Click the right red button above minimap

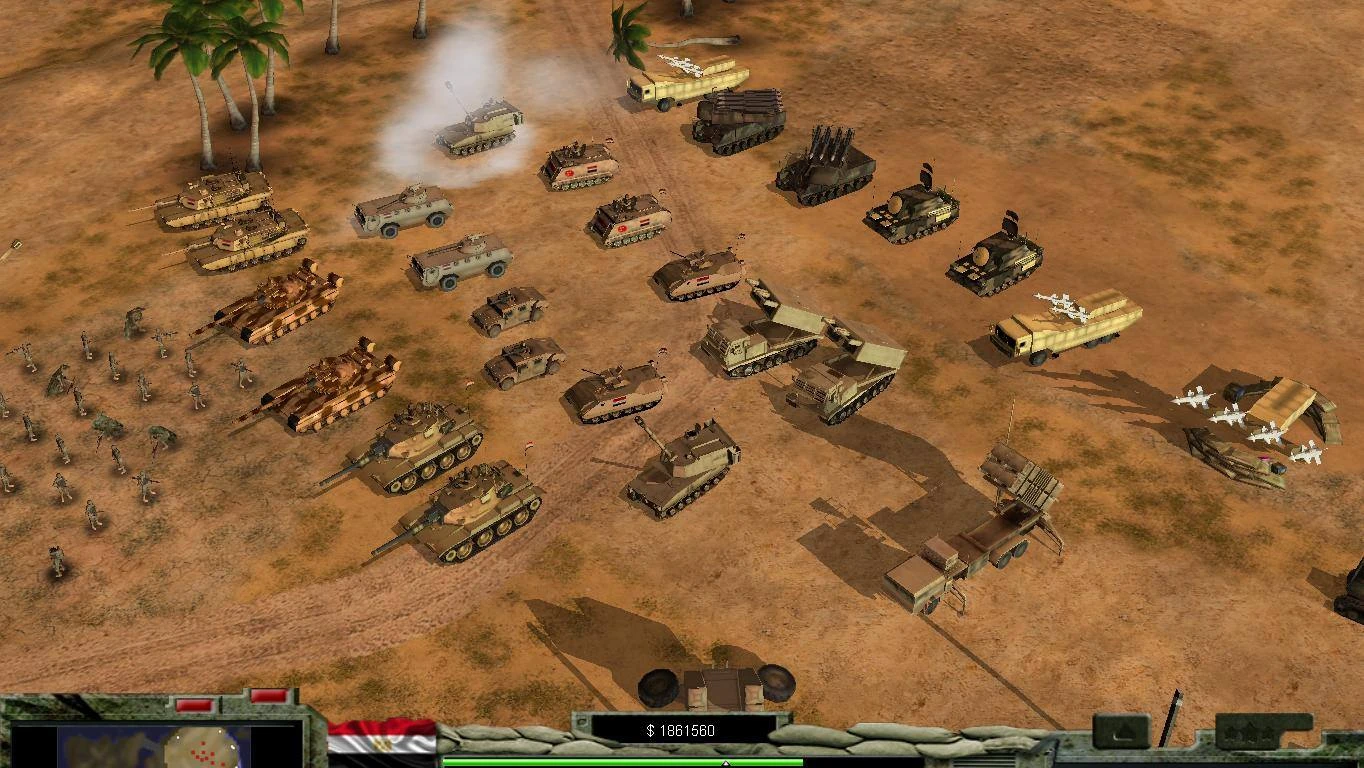click(267, 696)
